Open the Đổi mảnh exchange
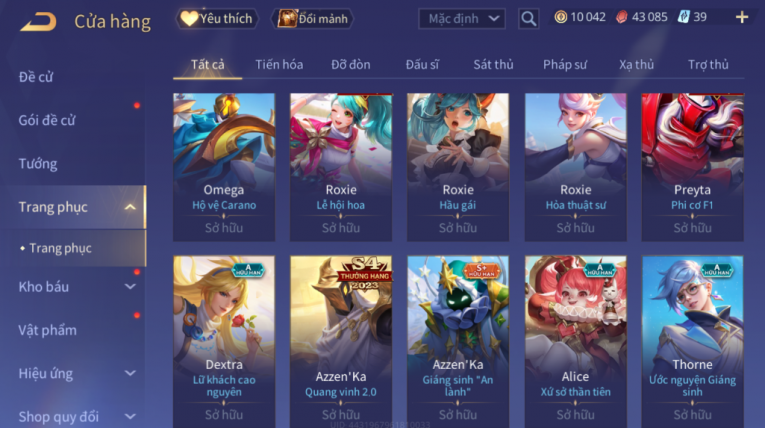 click(315, 18)
